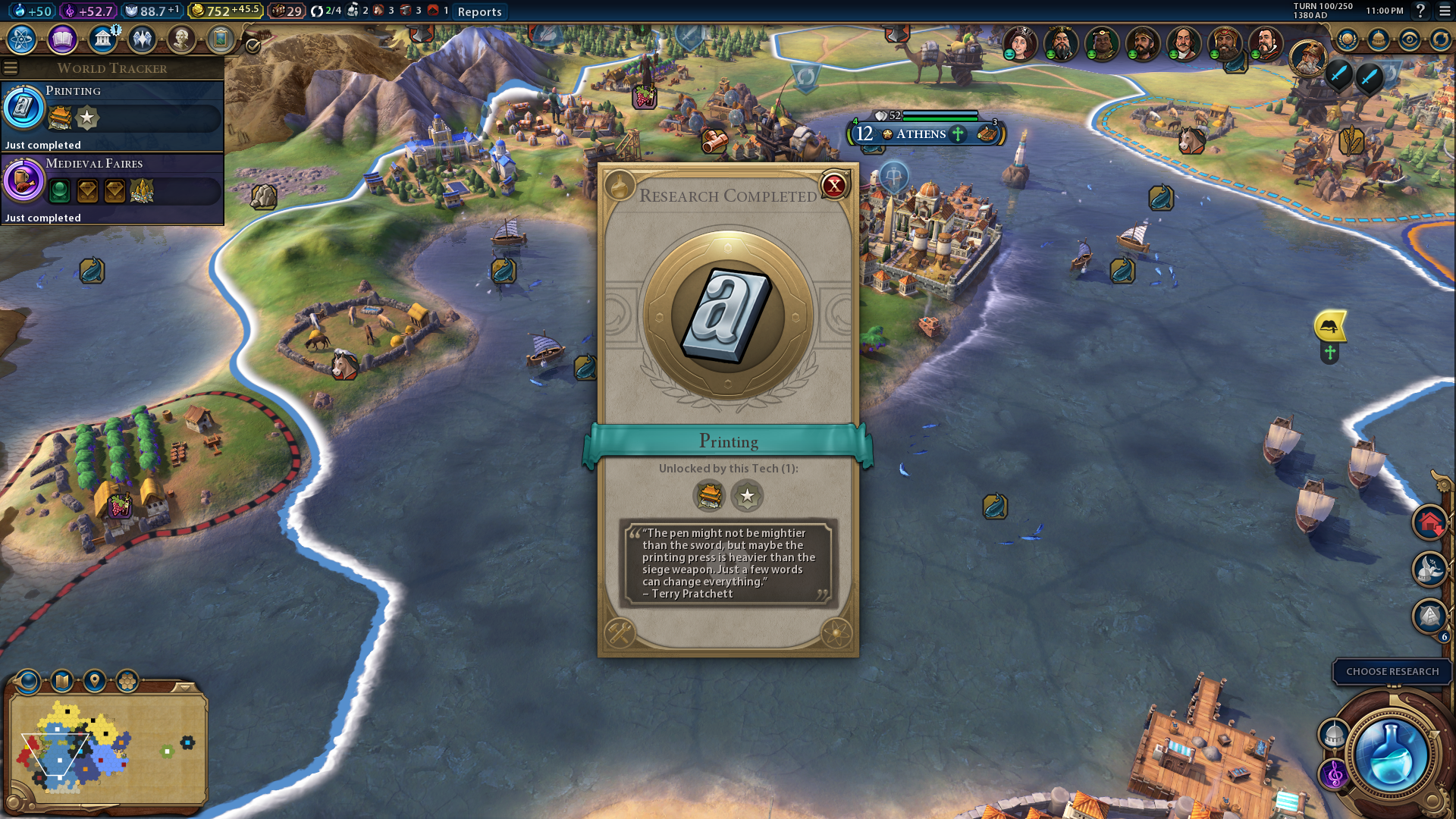The height and width of the screenshot is (819, 1456).
Task: Open the technology tree
Action: point(22,39)
